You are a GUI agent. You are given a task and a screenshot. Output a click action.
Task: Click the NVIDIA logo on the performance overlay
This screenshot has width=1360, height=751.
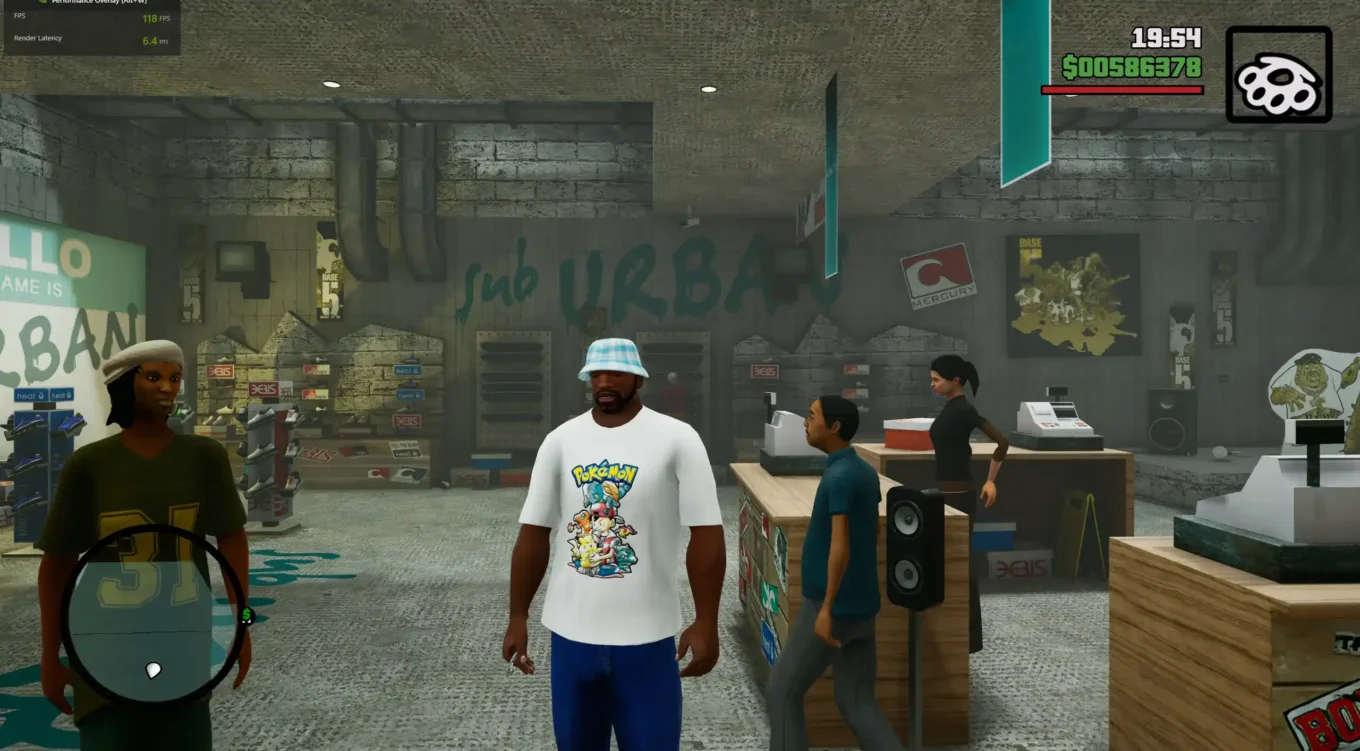tap(42, 3)
